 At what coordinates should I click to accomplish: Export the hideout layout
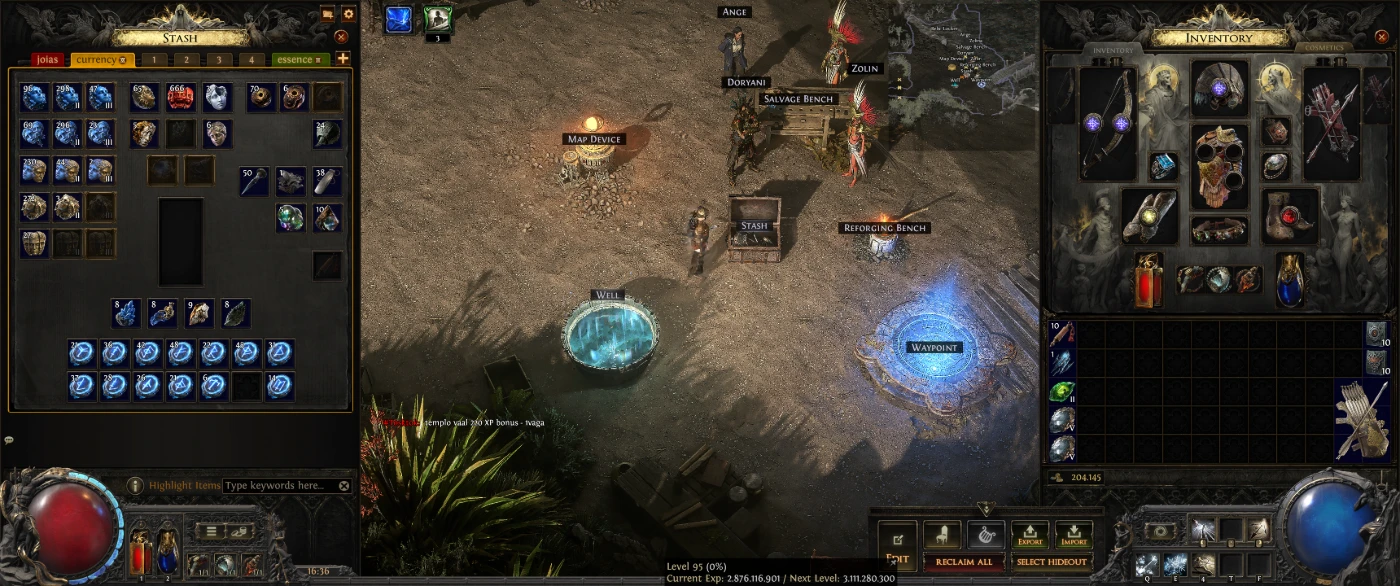pyautogui.click(x=1030, y=536)
